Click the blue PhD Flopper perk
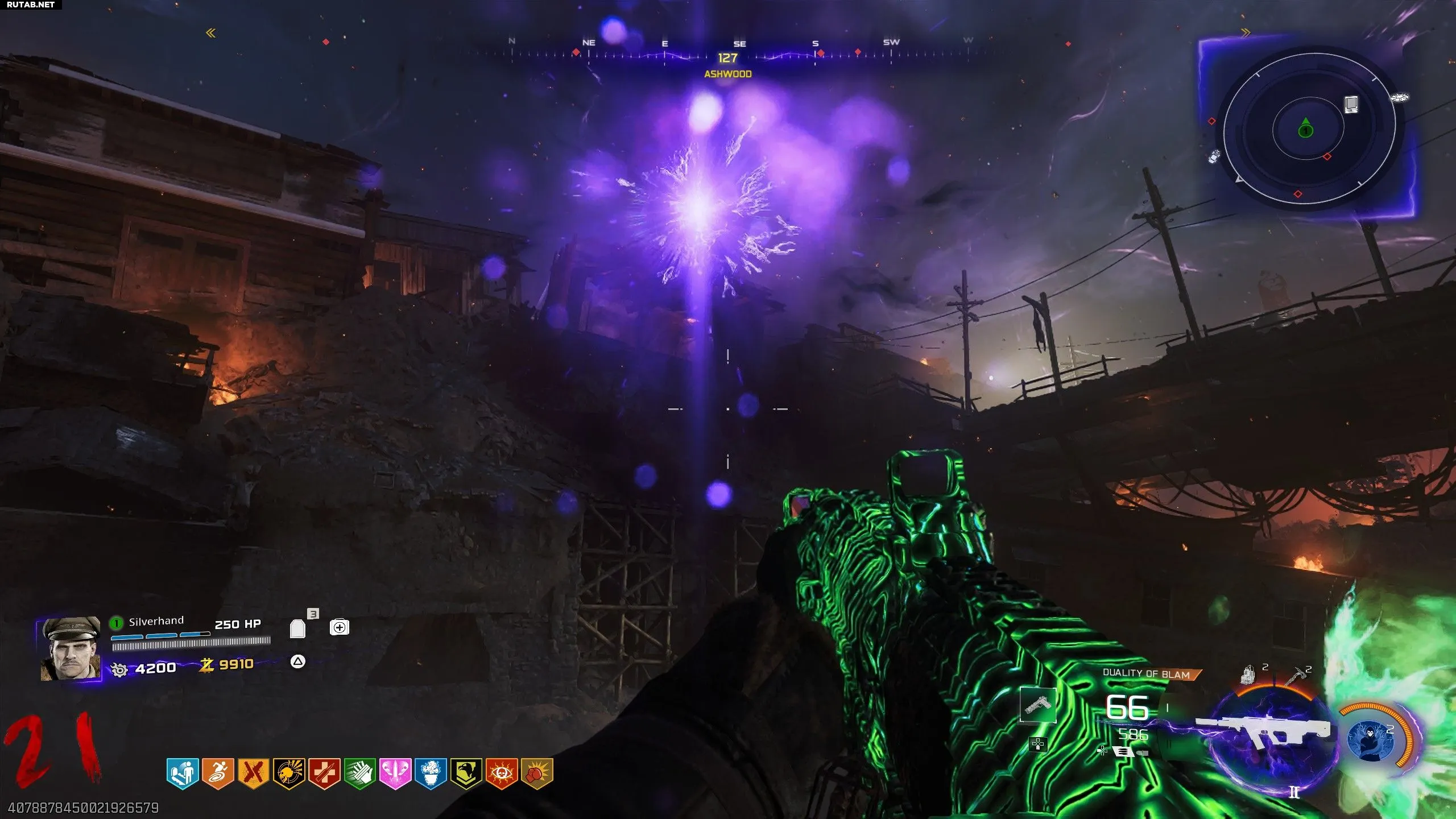Screen dimensions: 1456x819 coord(431,773)
